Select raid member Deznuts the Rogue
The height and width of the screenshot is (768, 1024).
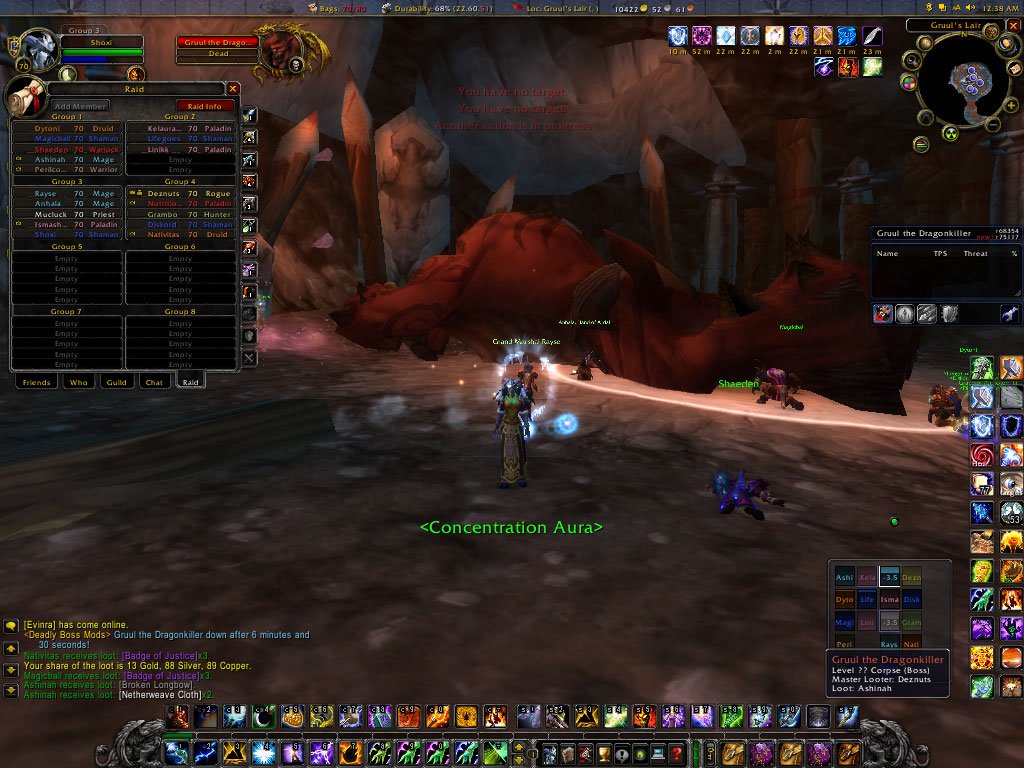[x=180, y=193]
